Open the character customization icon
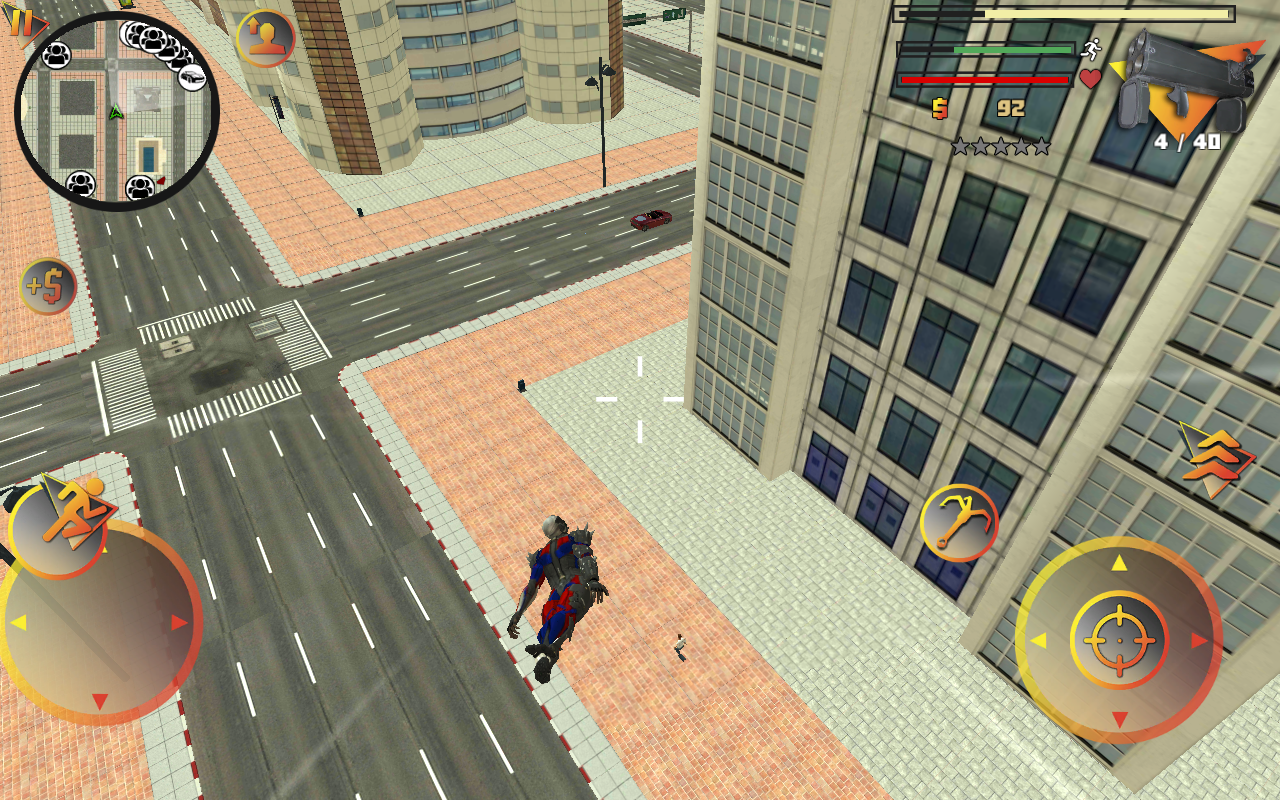This screenshot has width=1280, height=800. point(265,40)
